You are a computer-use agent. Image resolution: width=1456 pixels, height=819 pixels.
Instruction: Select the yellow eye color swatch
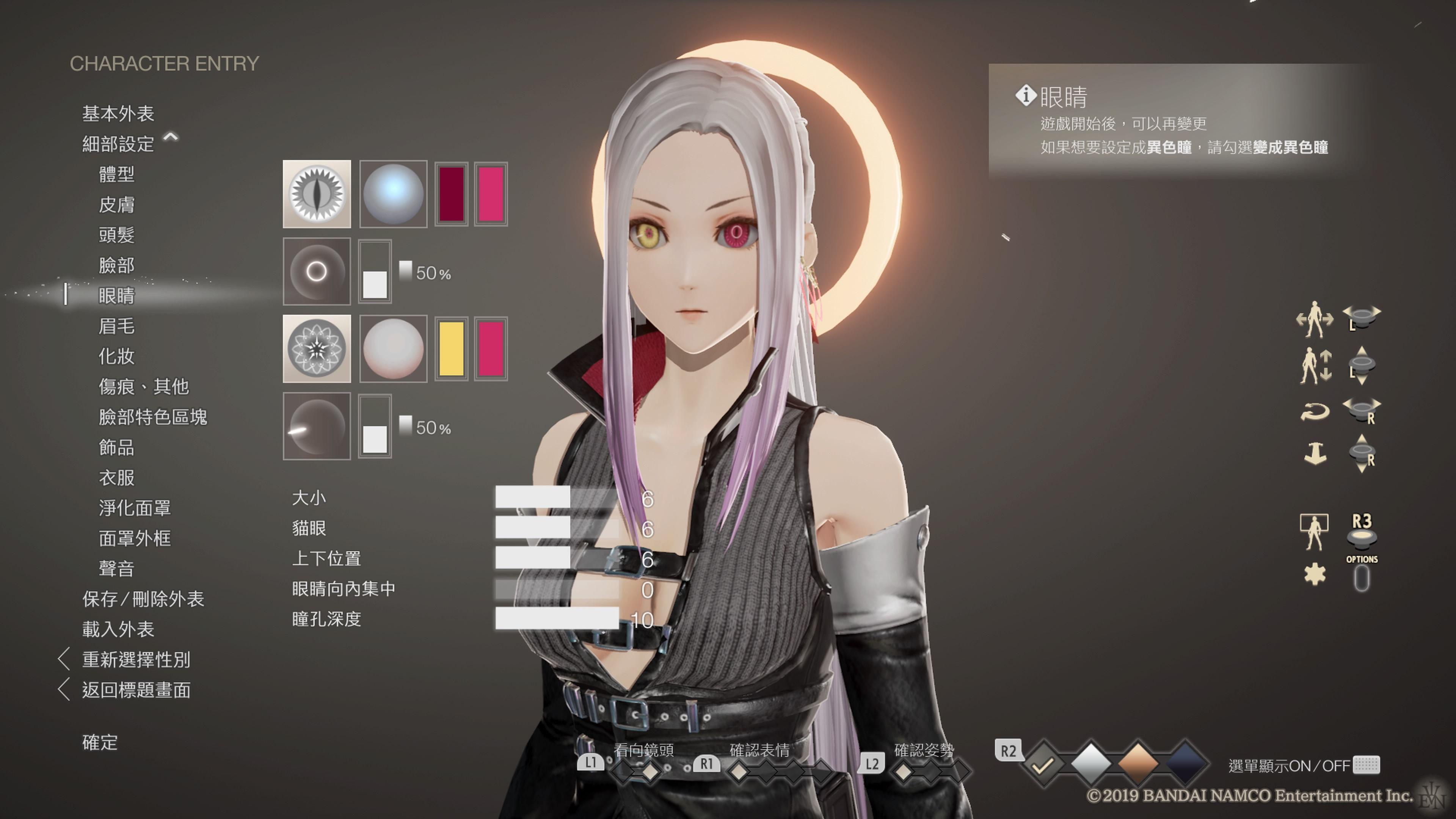451,349
